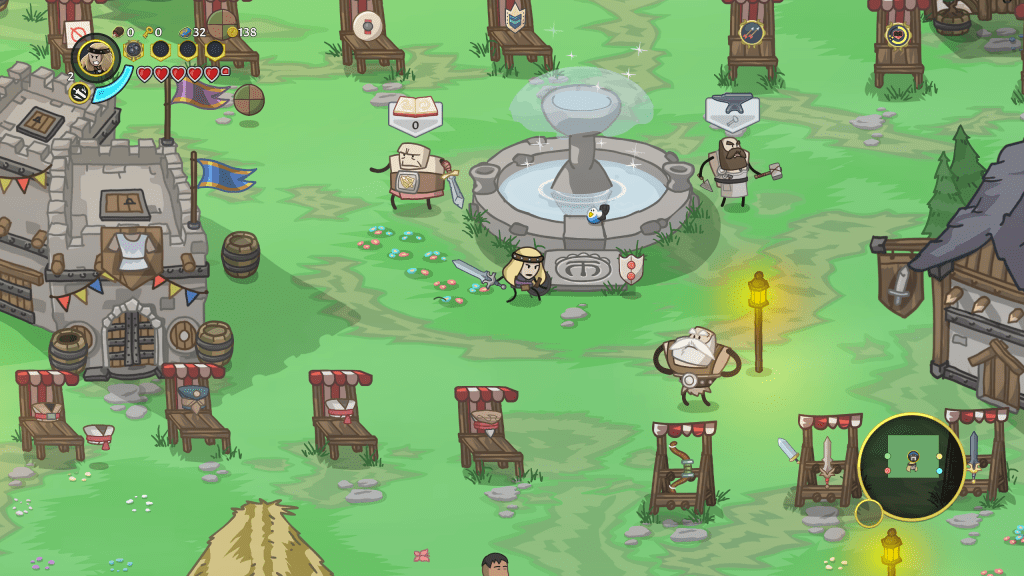Screen dimensions: 1024x576
Task: Click the anvil speech bubble above the blacksmith
Action: pos(731,110)
